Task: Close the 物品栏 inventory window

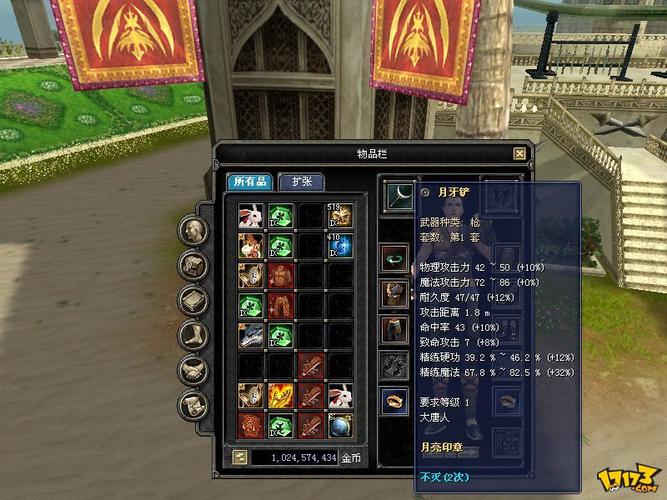Action: (x=519, y=154)
